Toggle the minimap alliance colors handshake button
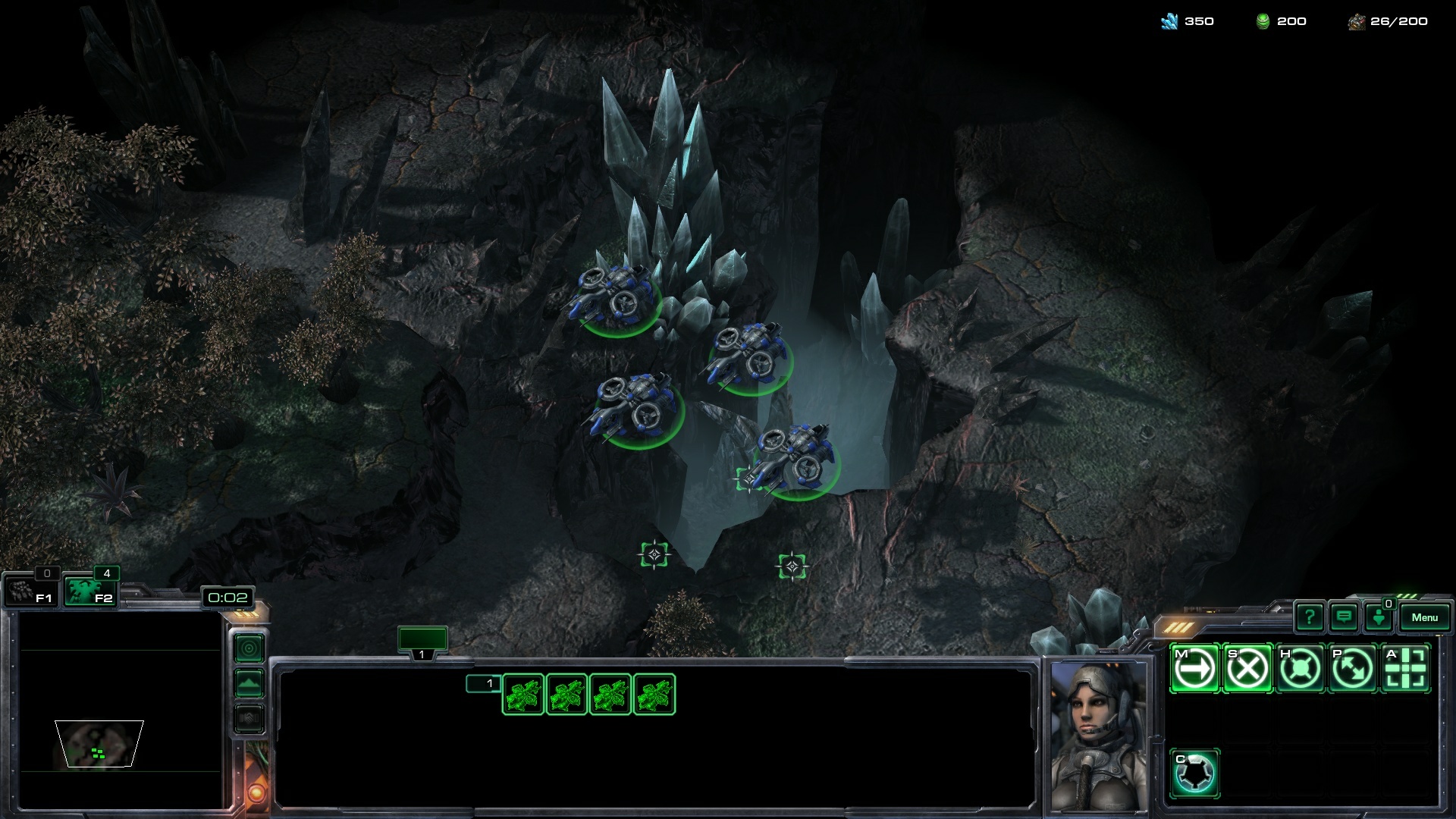Screen dimensions: 1456x819 point(249,718)
